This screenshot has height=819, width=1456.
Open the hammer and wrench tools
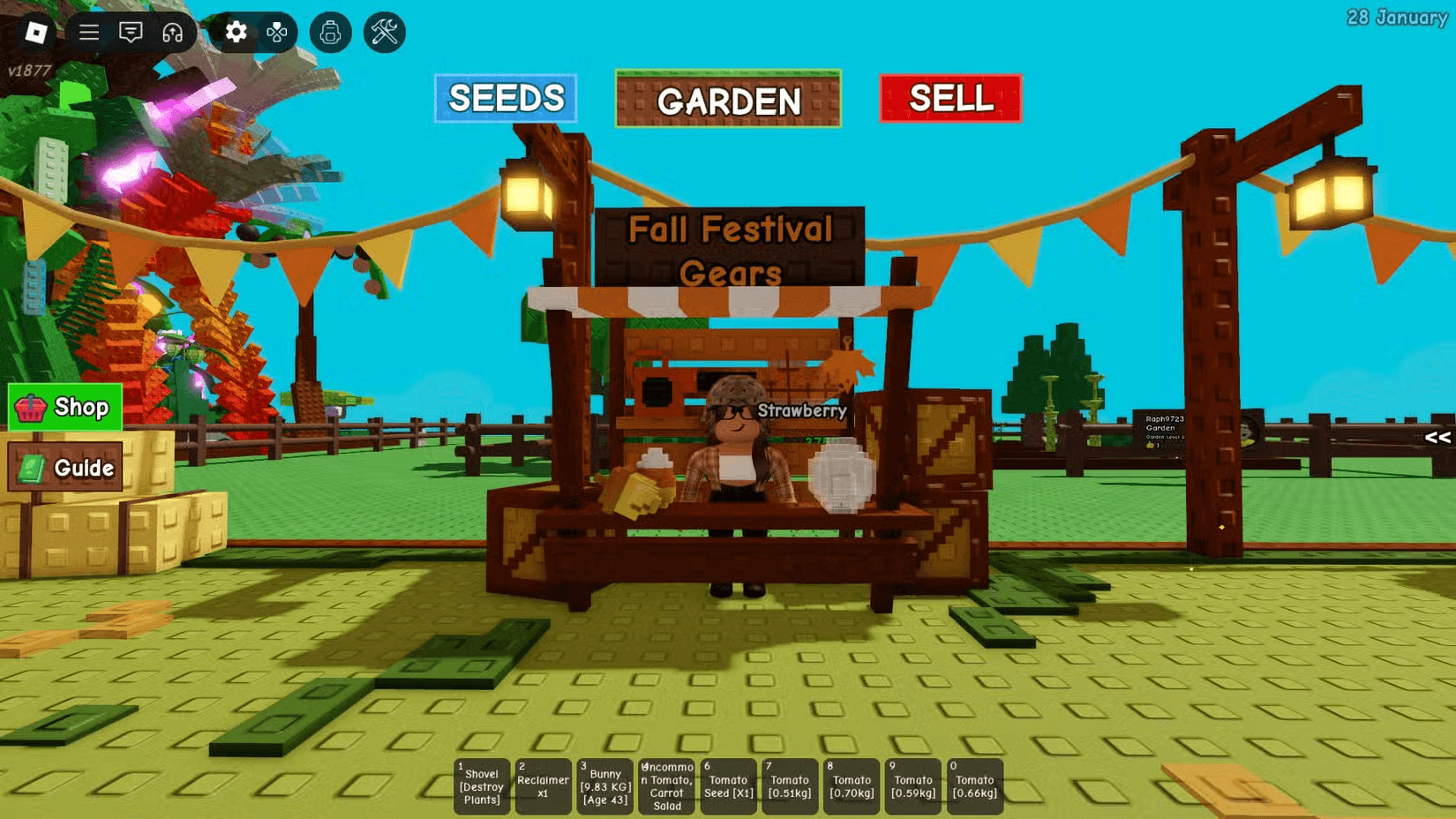click(385, 33)
